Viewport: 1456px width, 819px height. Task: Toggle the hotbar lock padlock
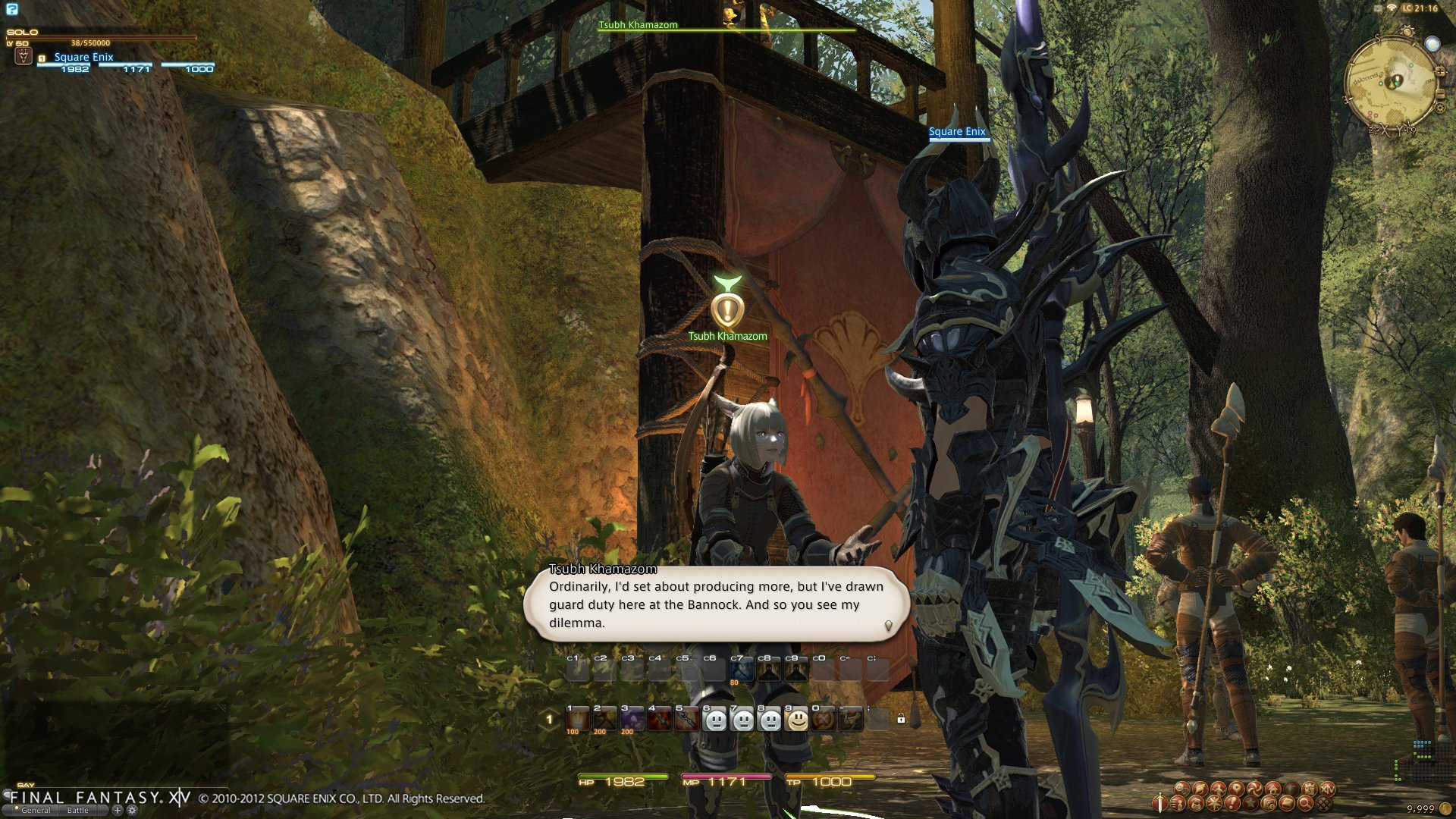tap(901, 719)
